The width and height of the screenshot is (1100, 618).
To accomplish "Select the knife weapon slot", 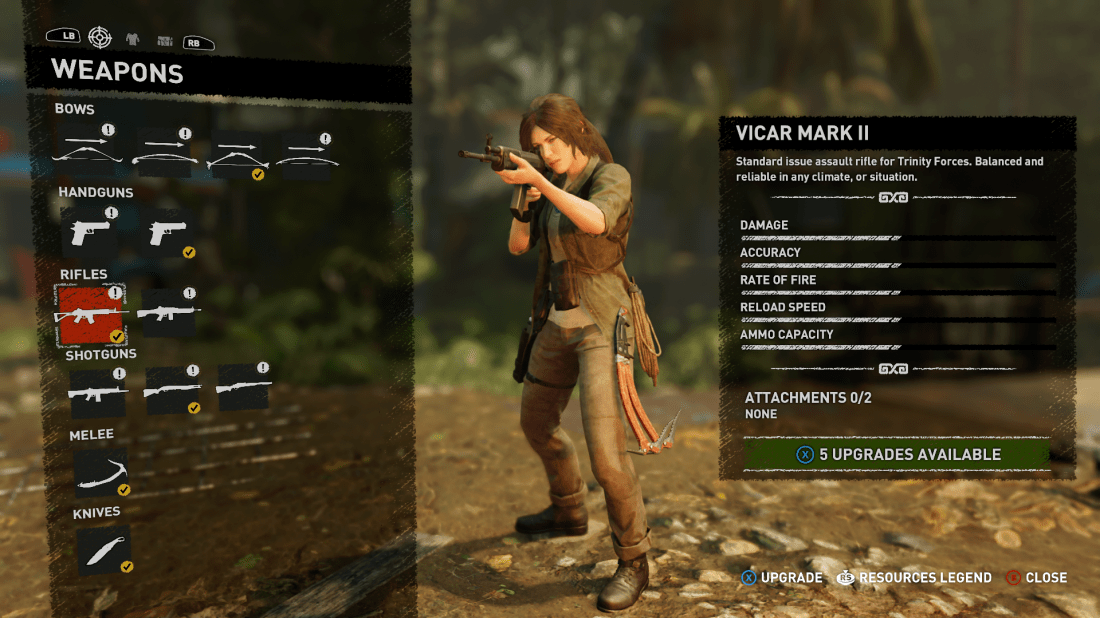I will coord(103,551).
